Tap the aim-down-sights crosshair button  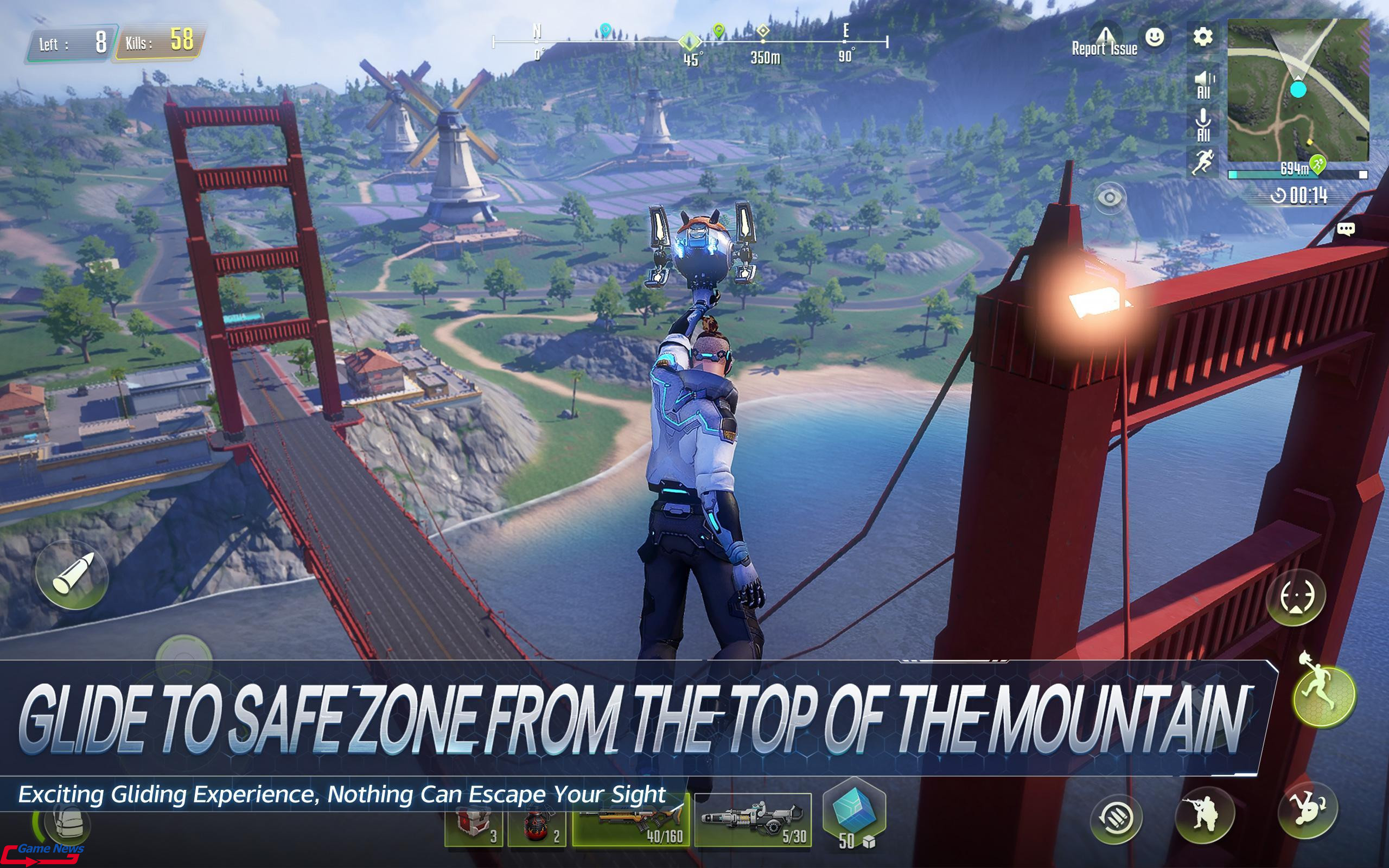pyautogui.click(x=1296, y=598)
